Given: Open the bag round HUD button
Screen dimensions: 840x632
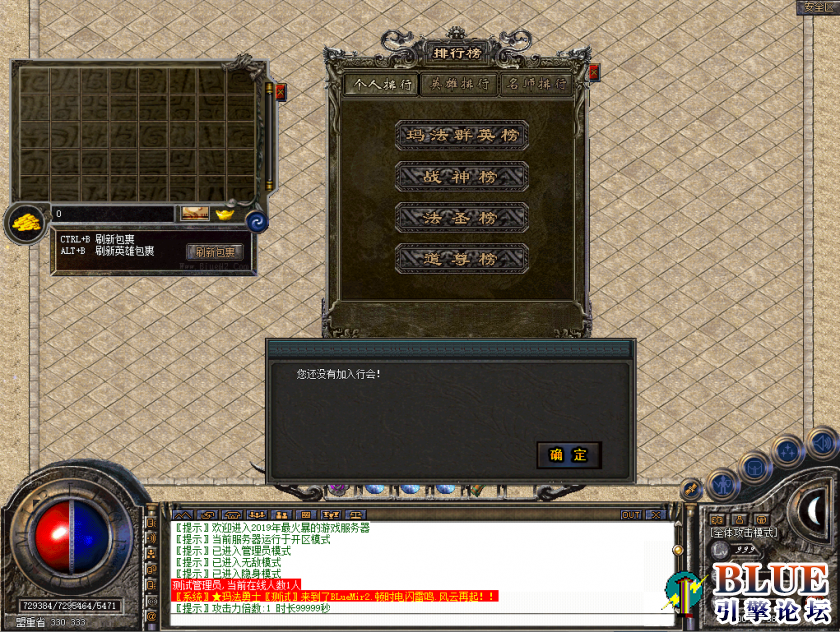Looking at the screenshot, I should pyautogui.click(x=754, y=466).
